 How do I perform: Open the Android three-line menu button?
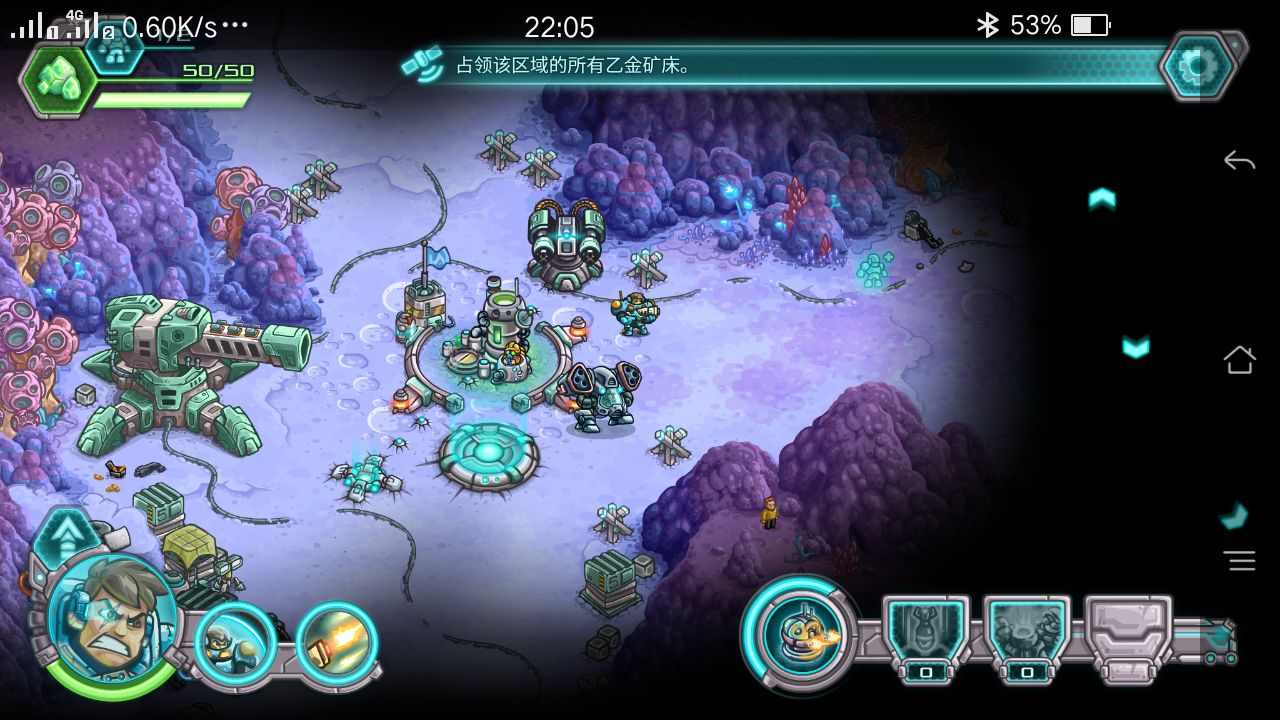click(x=1240, y=561)
